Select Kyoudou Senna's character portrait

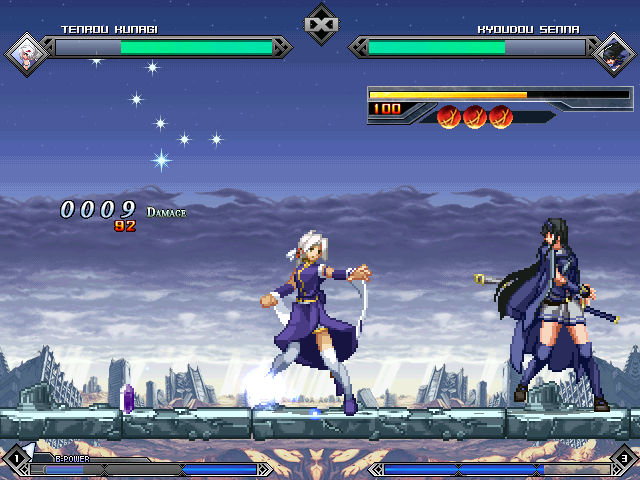tap(612, 53)
